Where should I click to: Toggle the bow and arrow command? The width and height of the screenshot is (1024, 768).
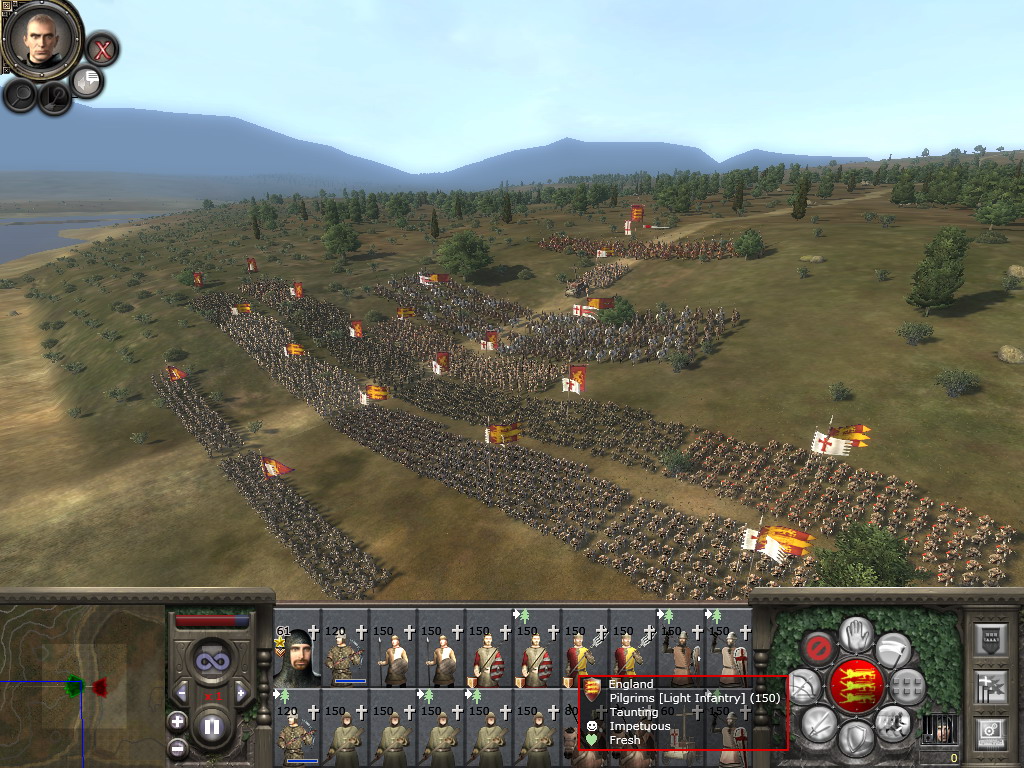point(805,686)
